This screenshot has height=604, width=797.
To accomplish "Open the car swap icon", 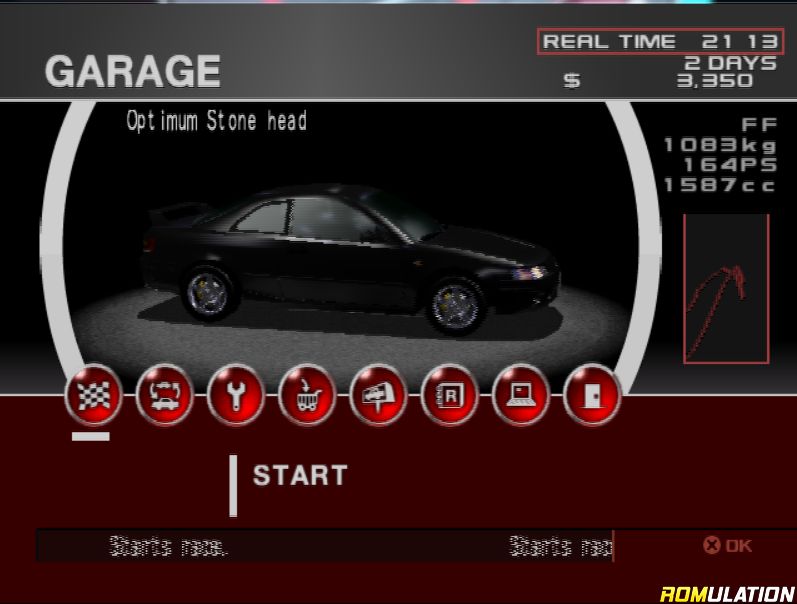I will coord(163,396).
